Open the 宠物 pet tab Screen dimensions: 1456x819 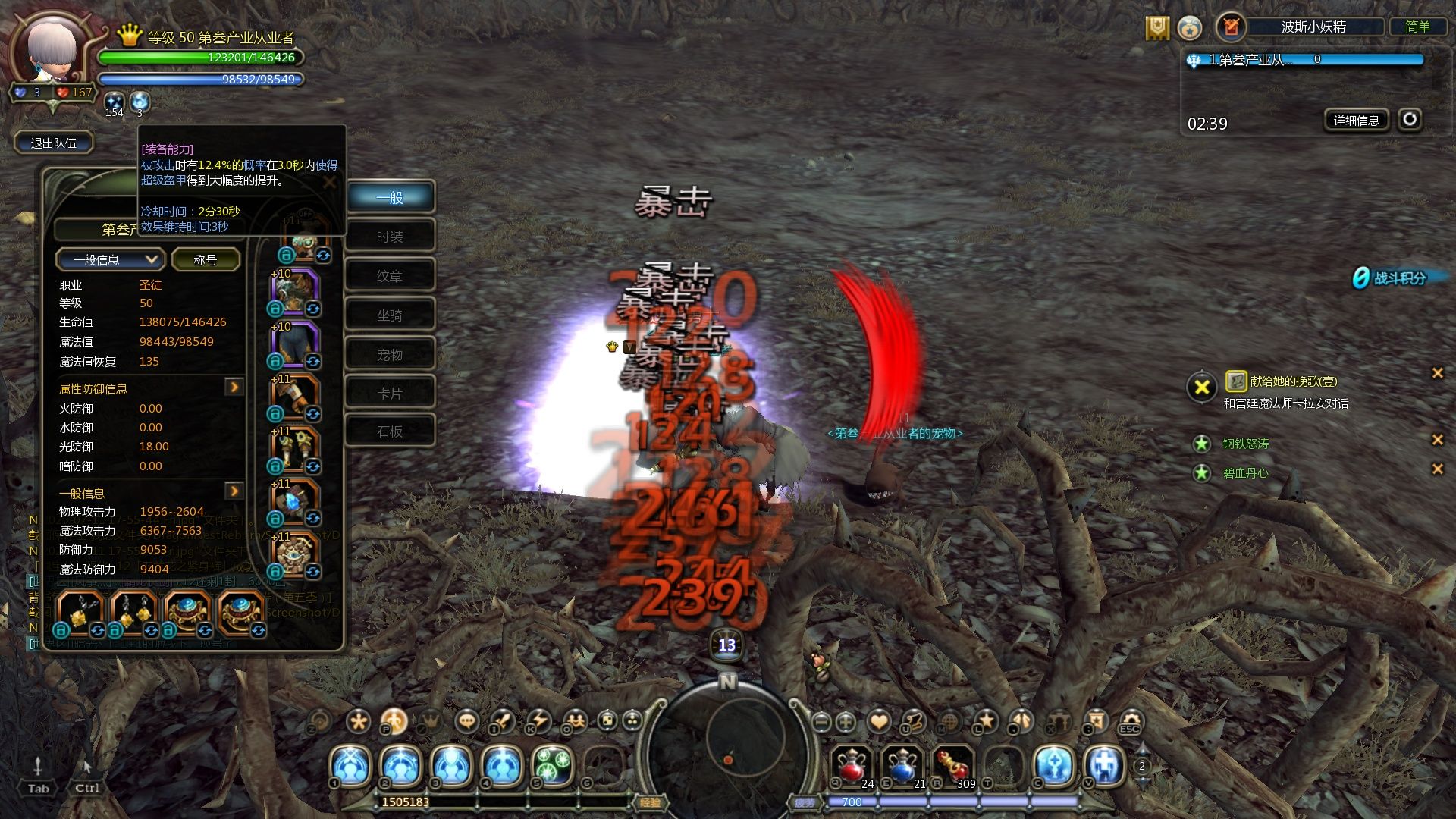pos(390,354)
